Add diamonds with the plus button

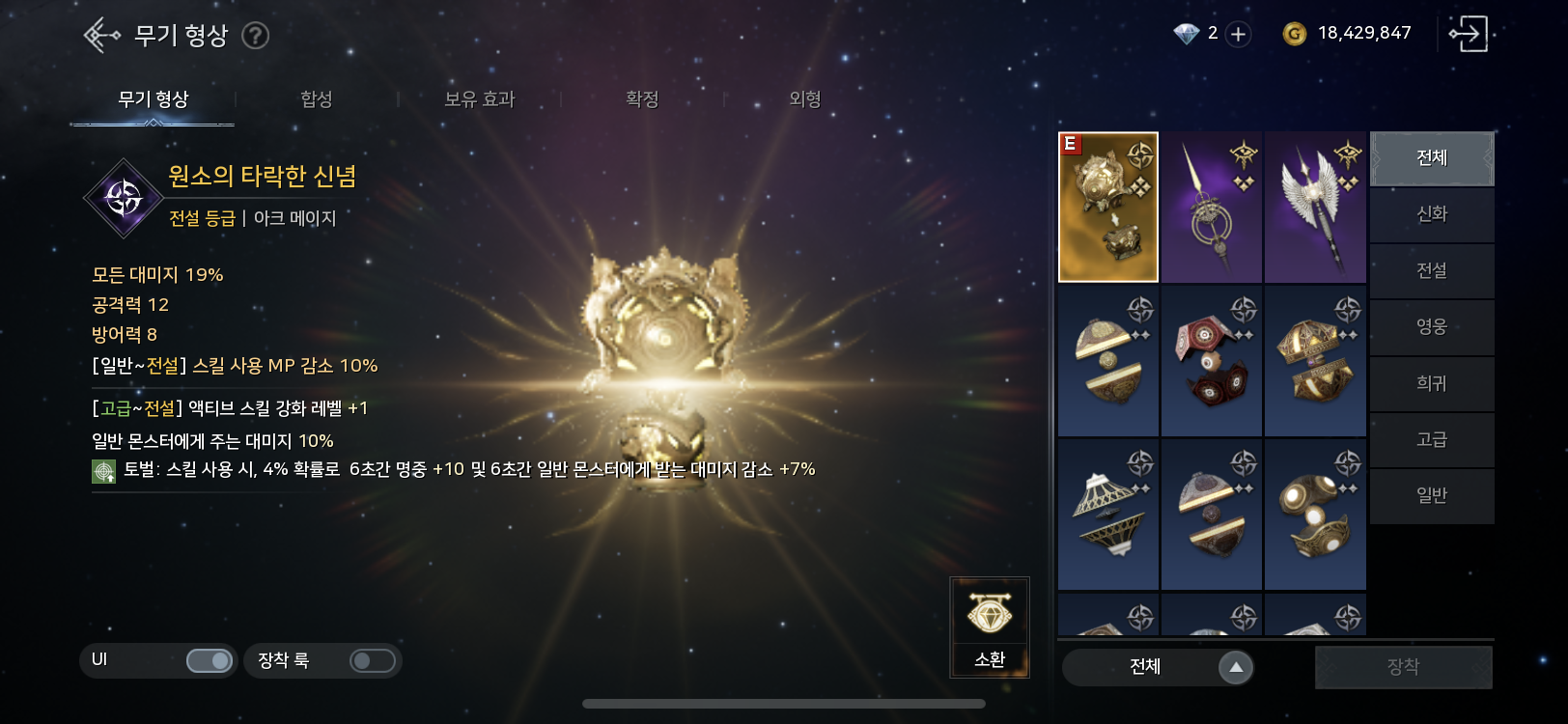point(1238,35)
